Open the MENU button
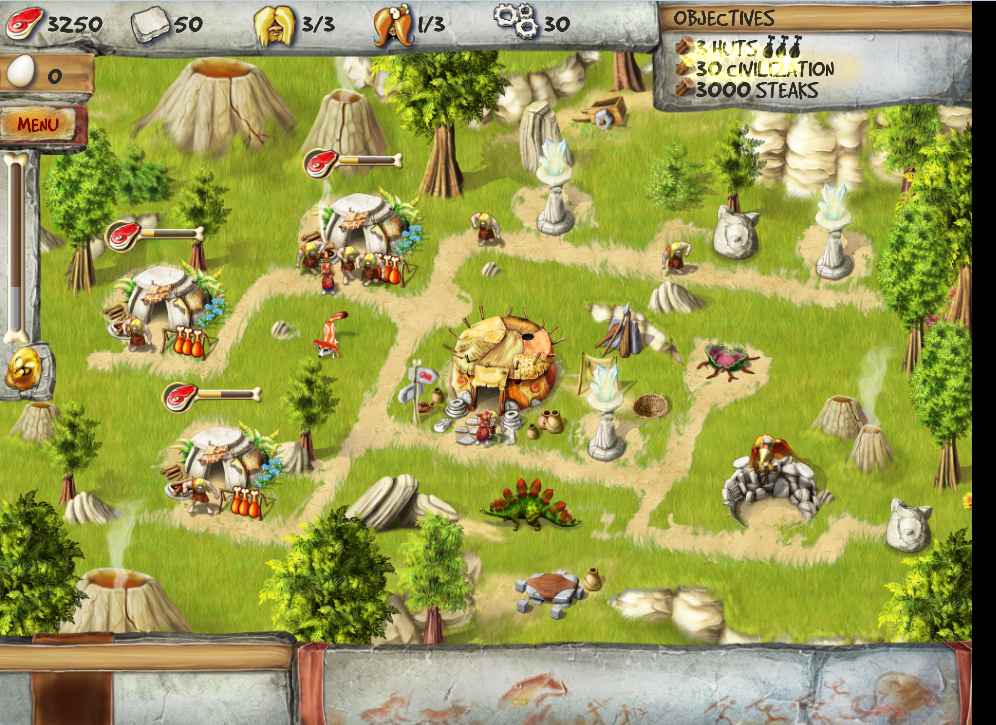Screen dimensions: 996x725 point(38,125)
